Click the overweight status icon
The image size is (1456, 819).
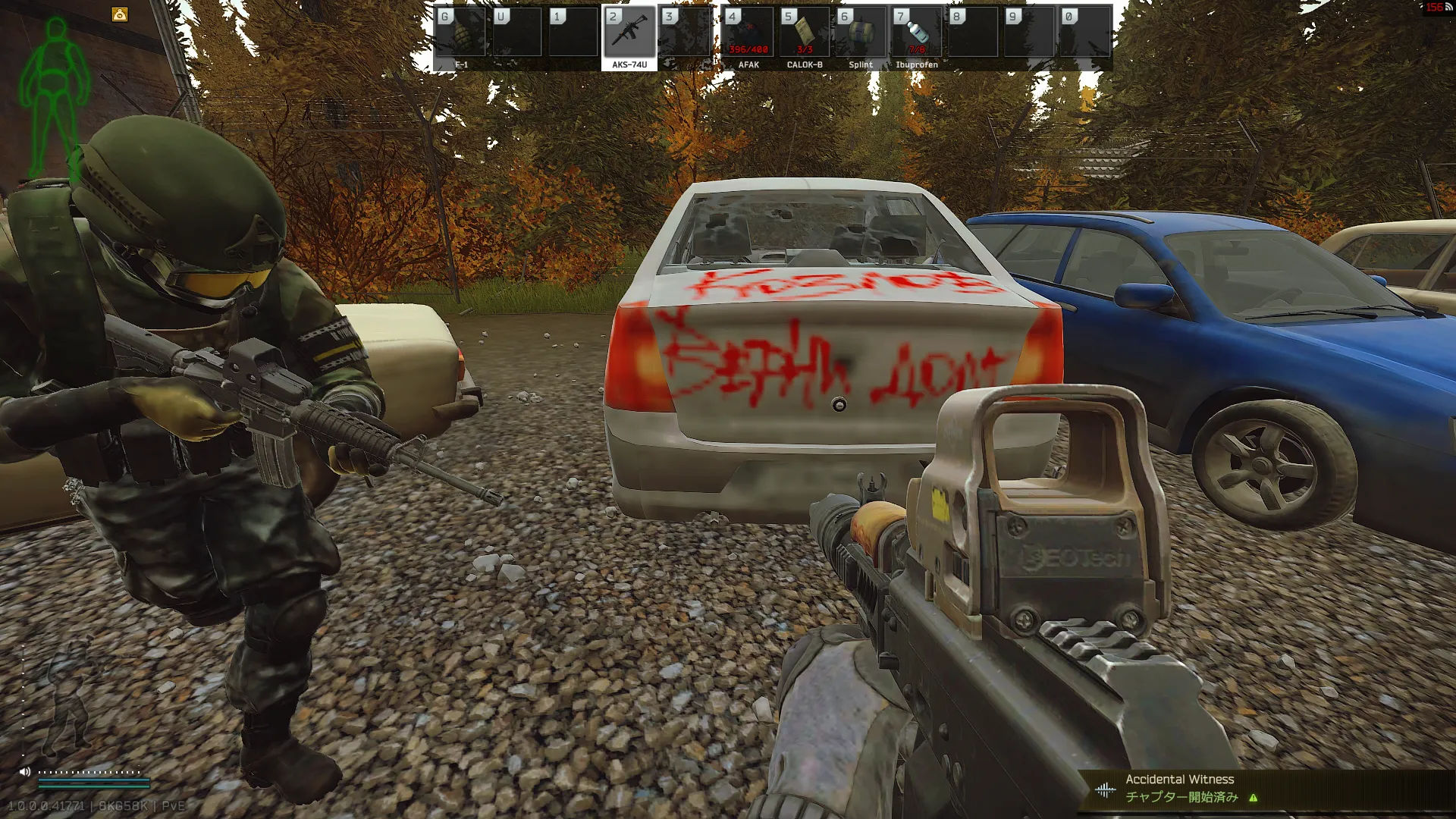pos(120,14)
